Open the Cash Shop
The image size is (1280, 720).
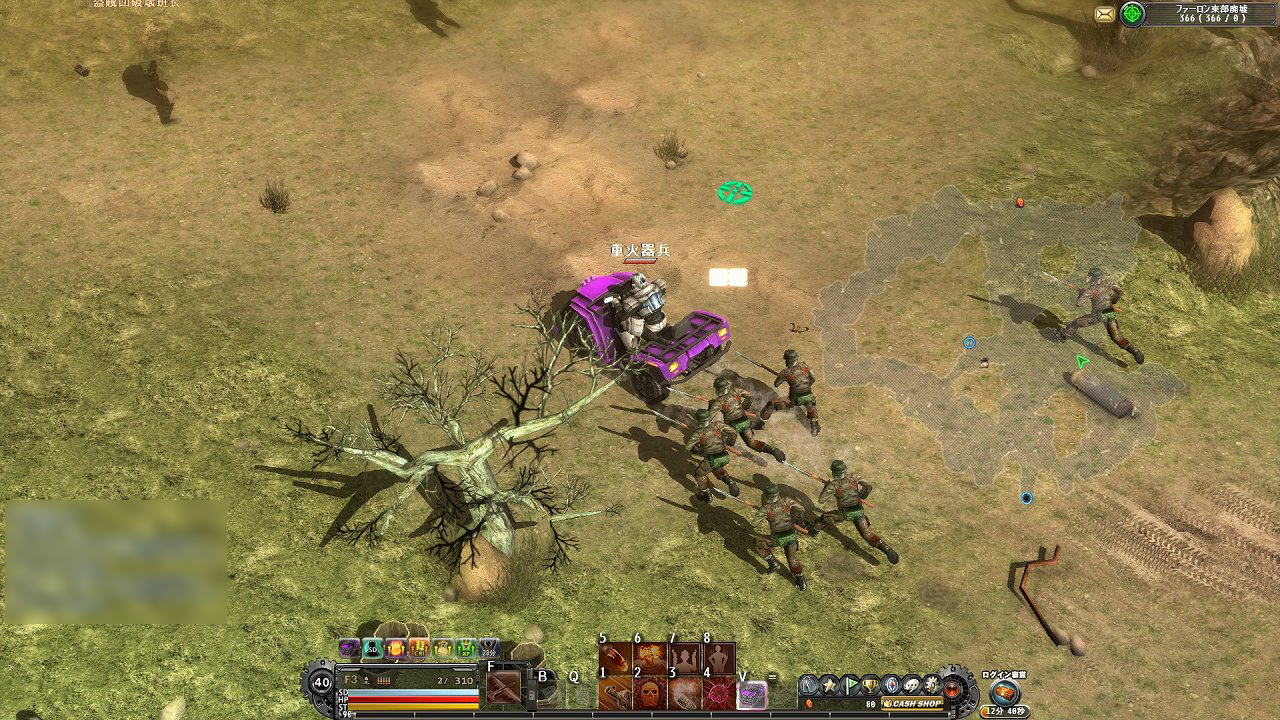pos(911,702)
